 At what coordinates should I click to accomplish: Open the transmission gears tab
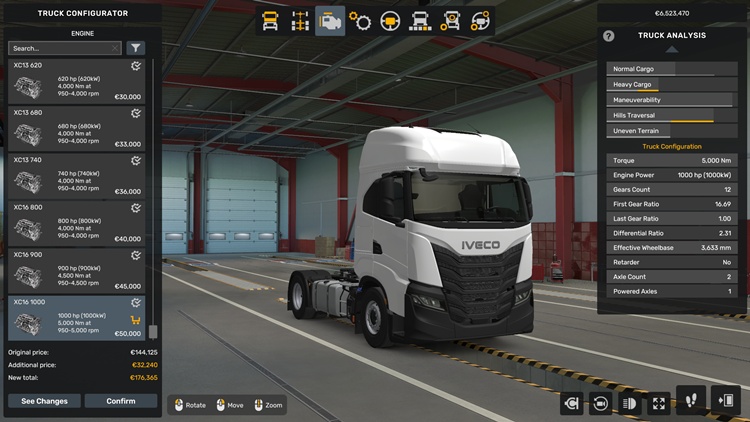360,21
